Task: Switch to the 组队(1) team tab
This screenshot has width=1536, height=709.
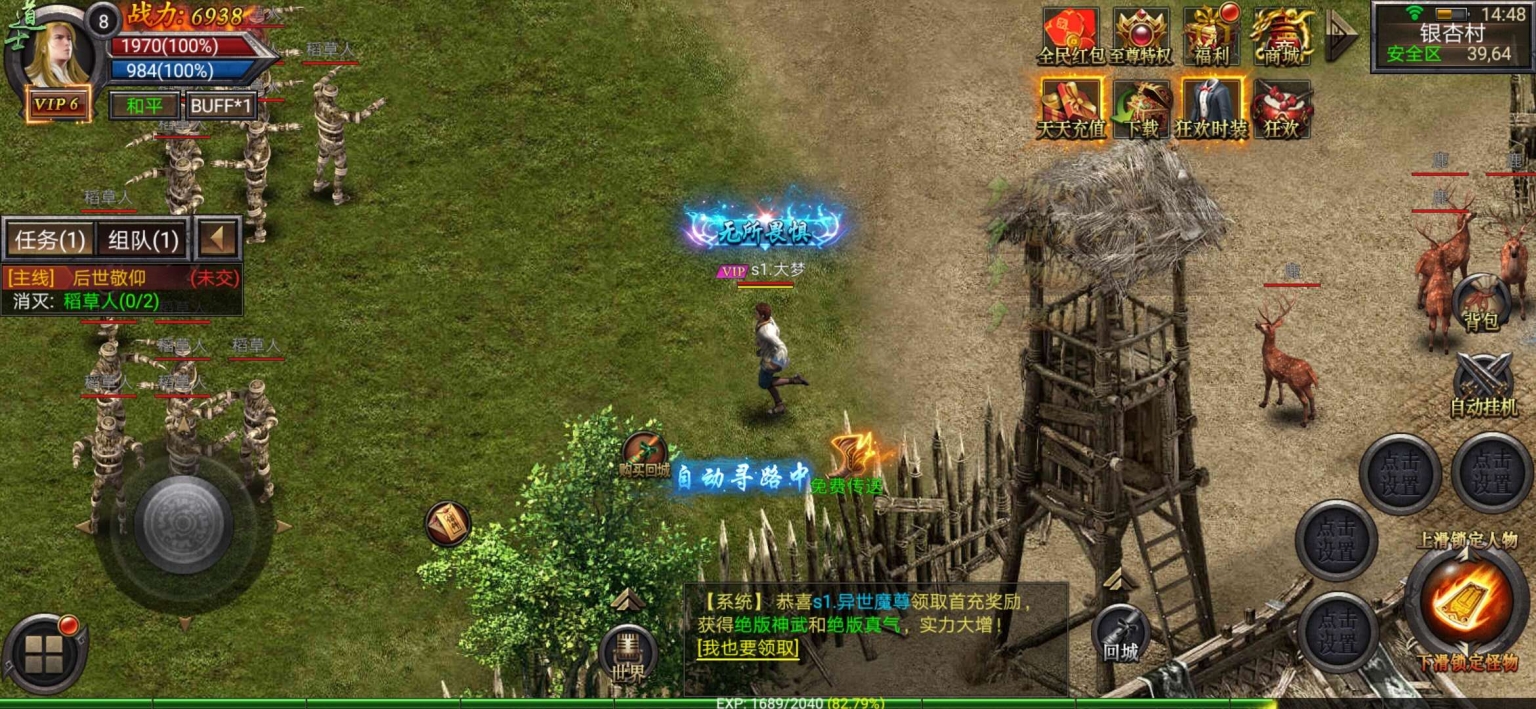Action: (x=143, y=240)
